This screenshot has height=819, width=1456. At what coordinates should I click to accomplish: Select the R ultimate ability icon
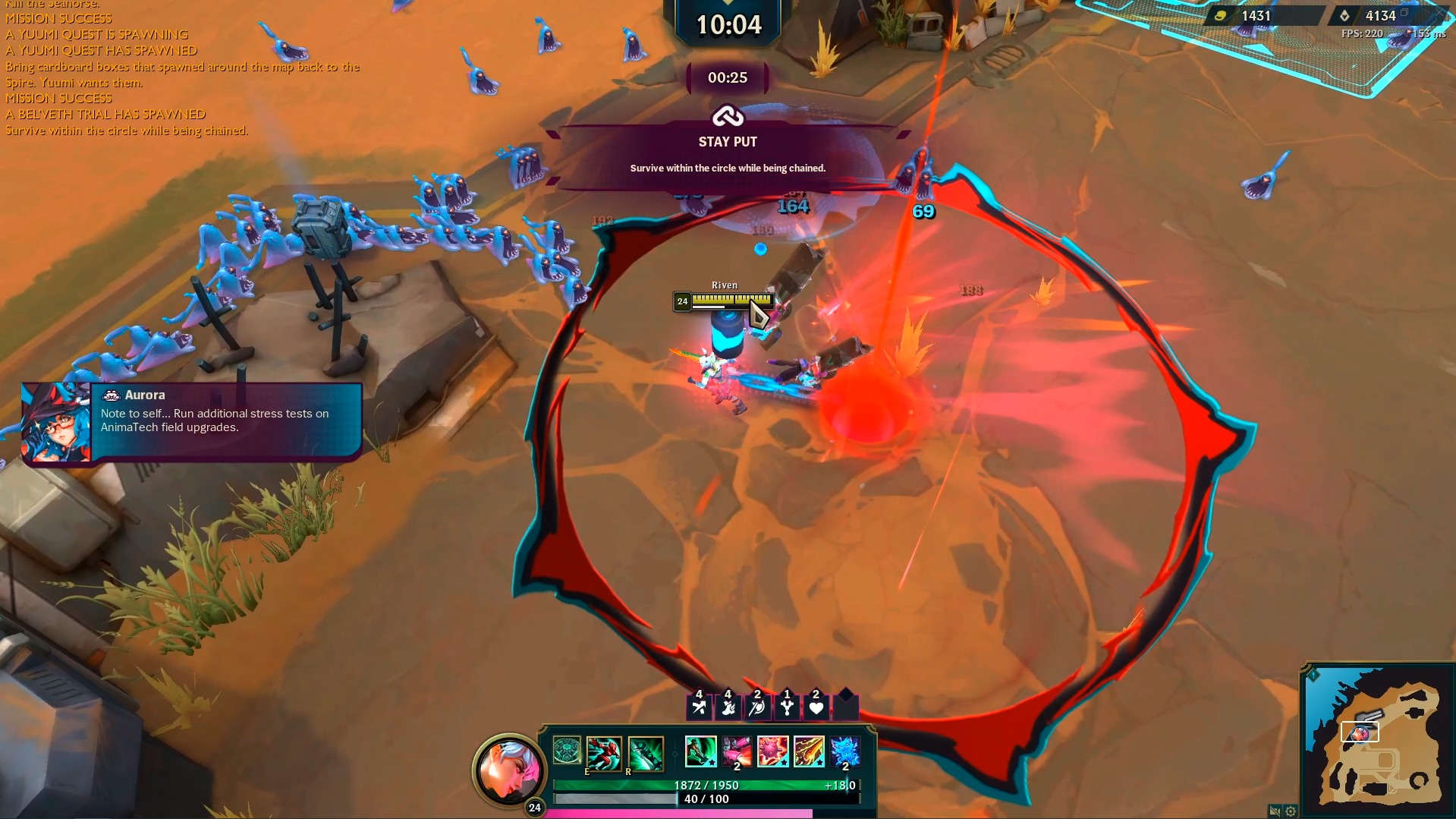click(644, 753)
